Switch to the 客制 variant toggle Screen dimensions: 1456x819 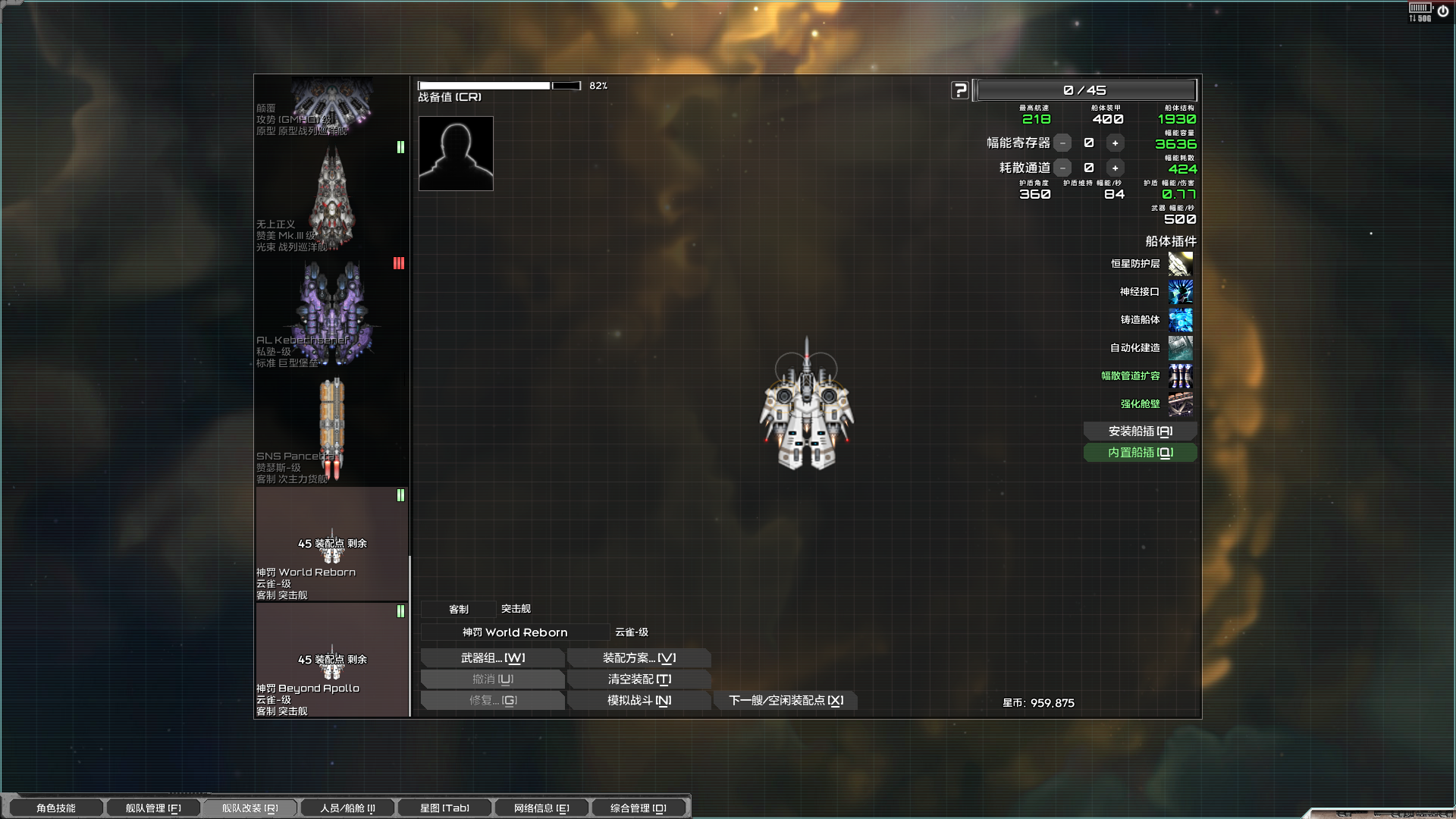[459, 609]
